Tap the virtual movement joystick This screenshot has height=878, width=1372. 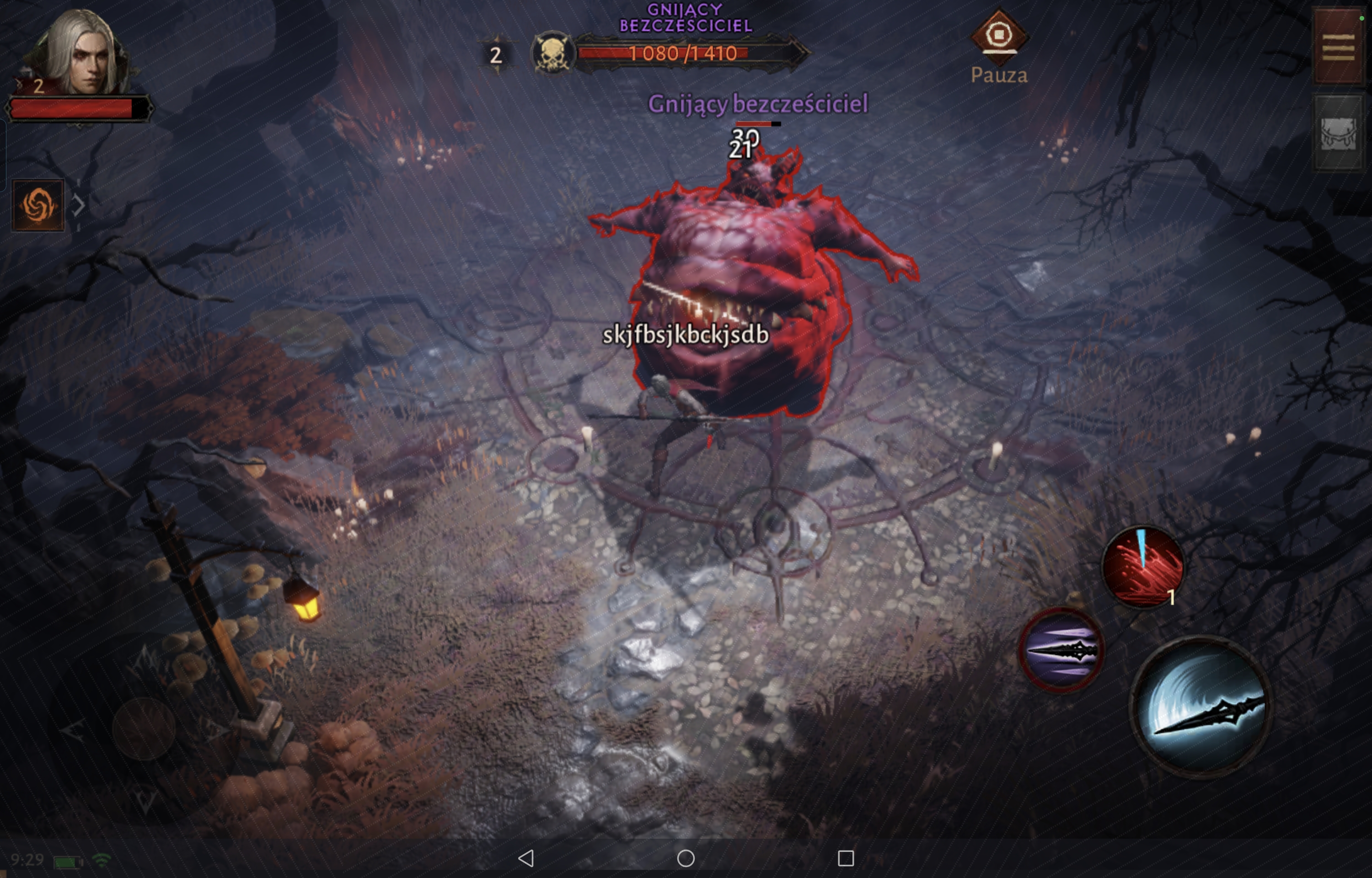coord(143,728)
